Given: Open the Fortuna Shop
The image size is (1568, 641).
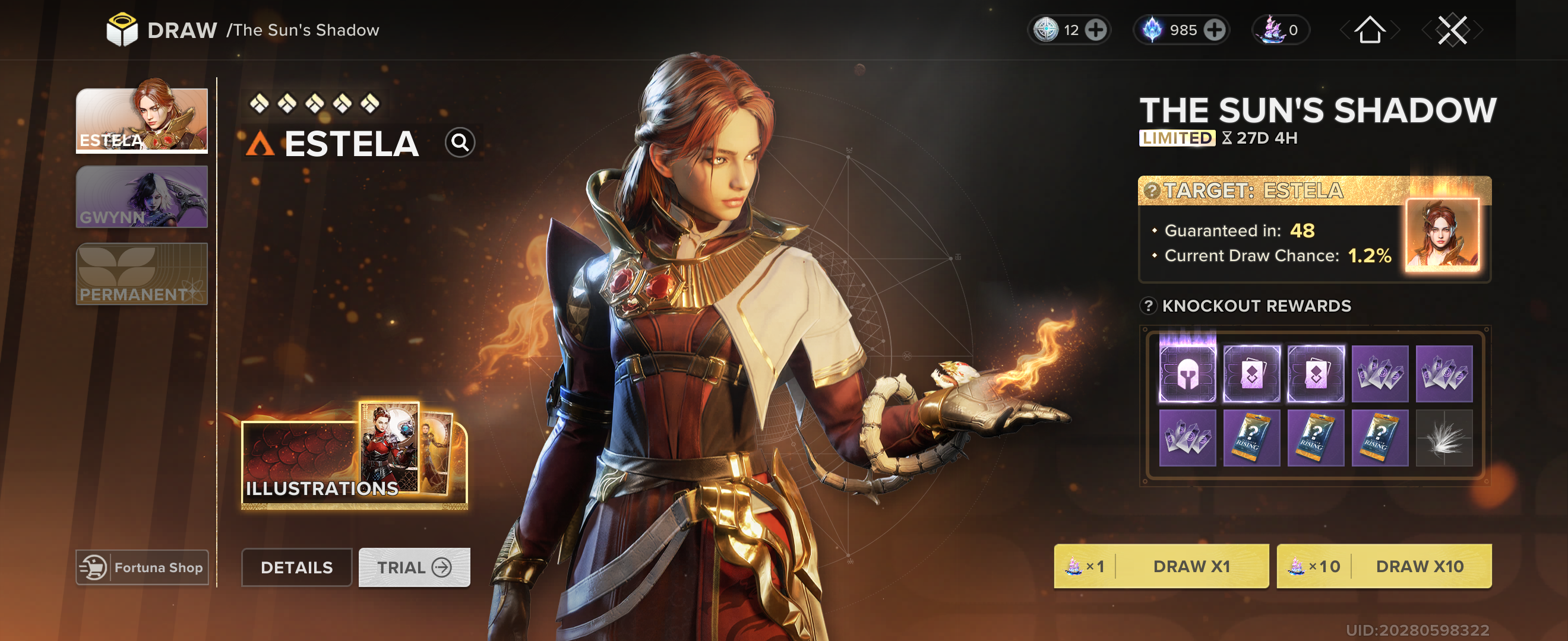Looking at the screenshot, I should coord(142,567).
